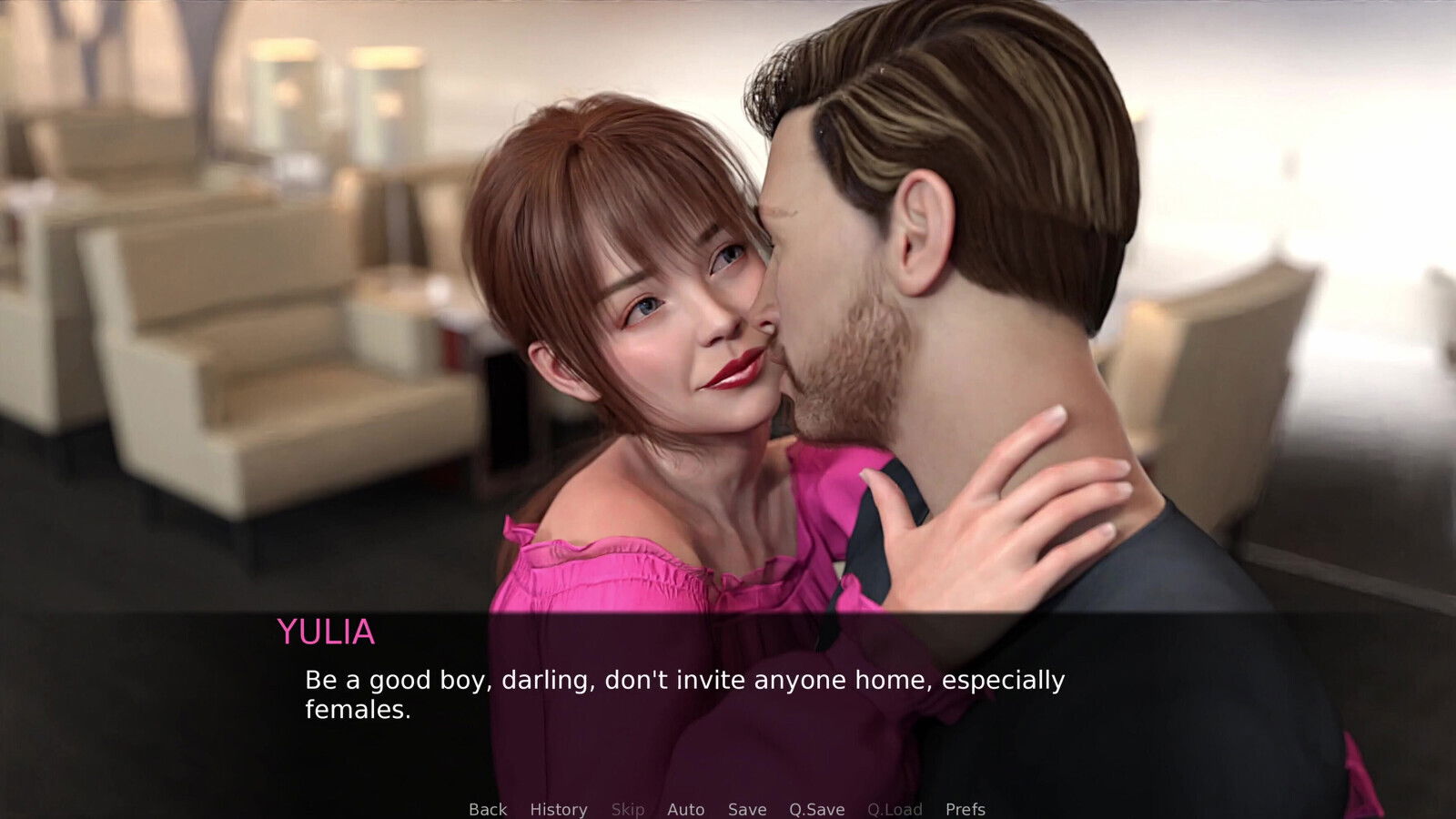The height and width of the screenshot is (819, 1456).
Task: Open the Prefs settings screen
Action: 965,809
